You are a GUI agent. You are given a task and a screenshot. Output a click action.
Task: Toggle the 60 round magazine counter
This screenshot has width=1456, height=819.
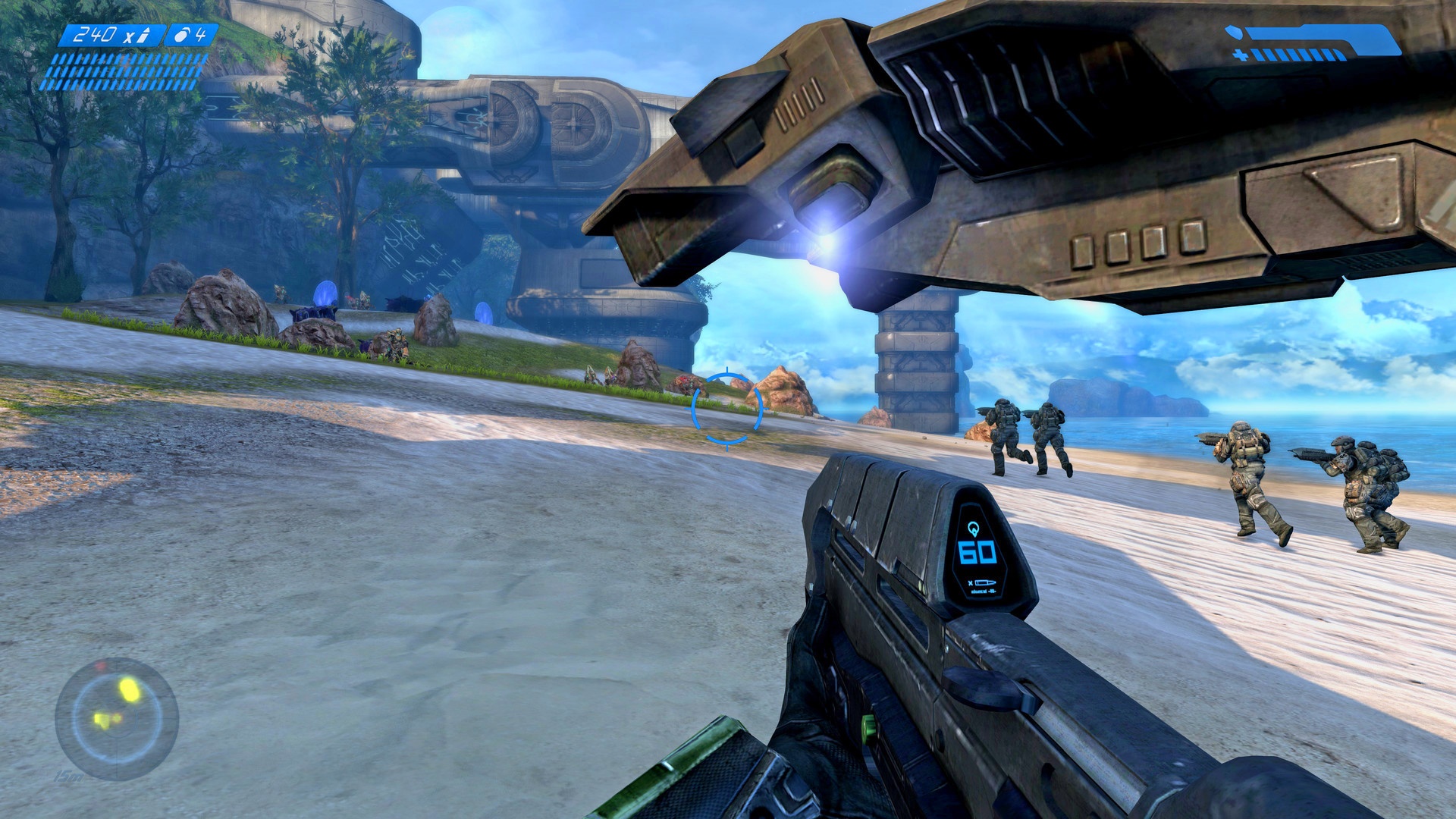pyautogui.click(x=977, y=552)
